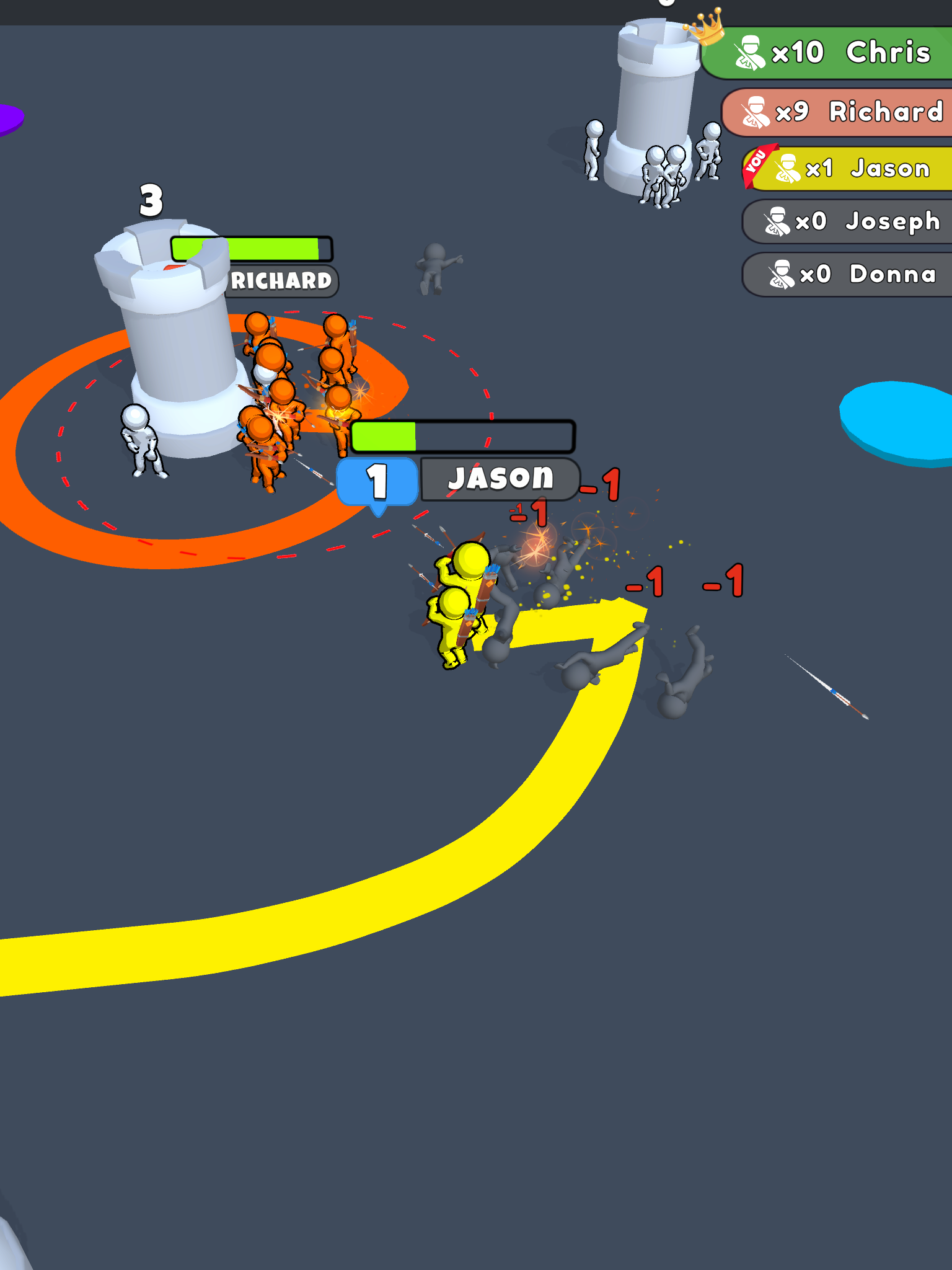
Task: Select the soldier icon on Chris's row
Action: click(x=752, y=52)
